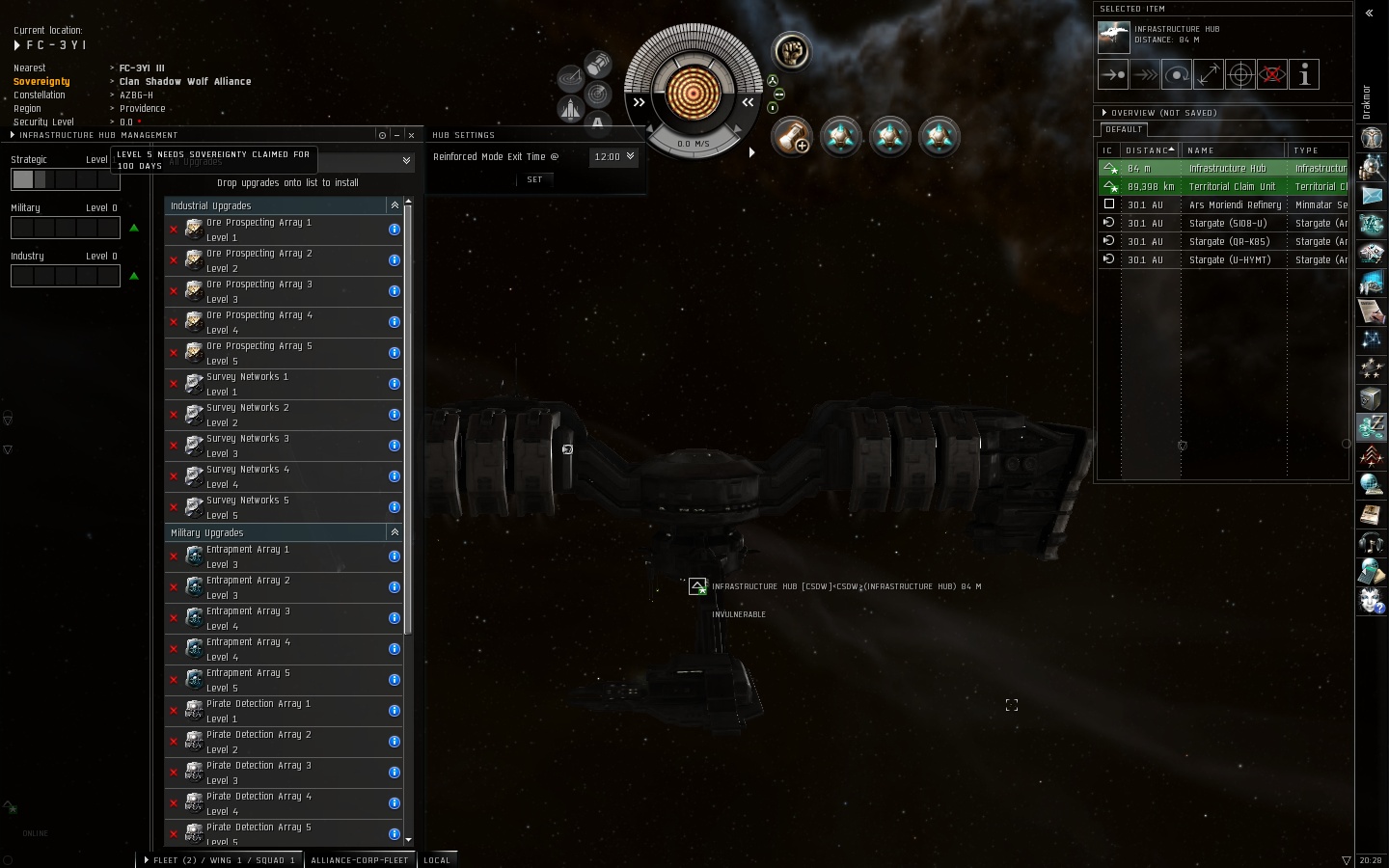Lock target on the selected item
The height and width of the screenshot is (868, 1389).
point(1240,74)
